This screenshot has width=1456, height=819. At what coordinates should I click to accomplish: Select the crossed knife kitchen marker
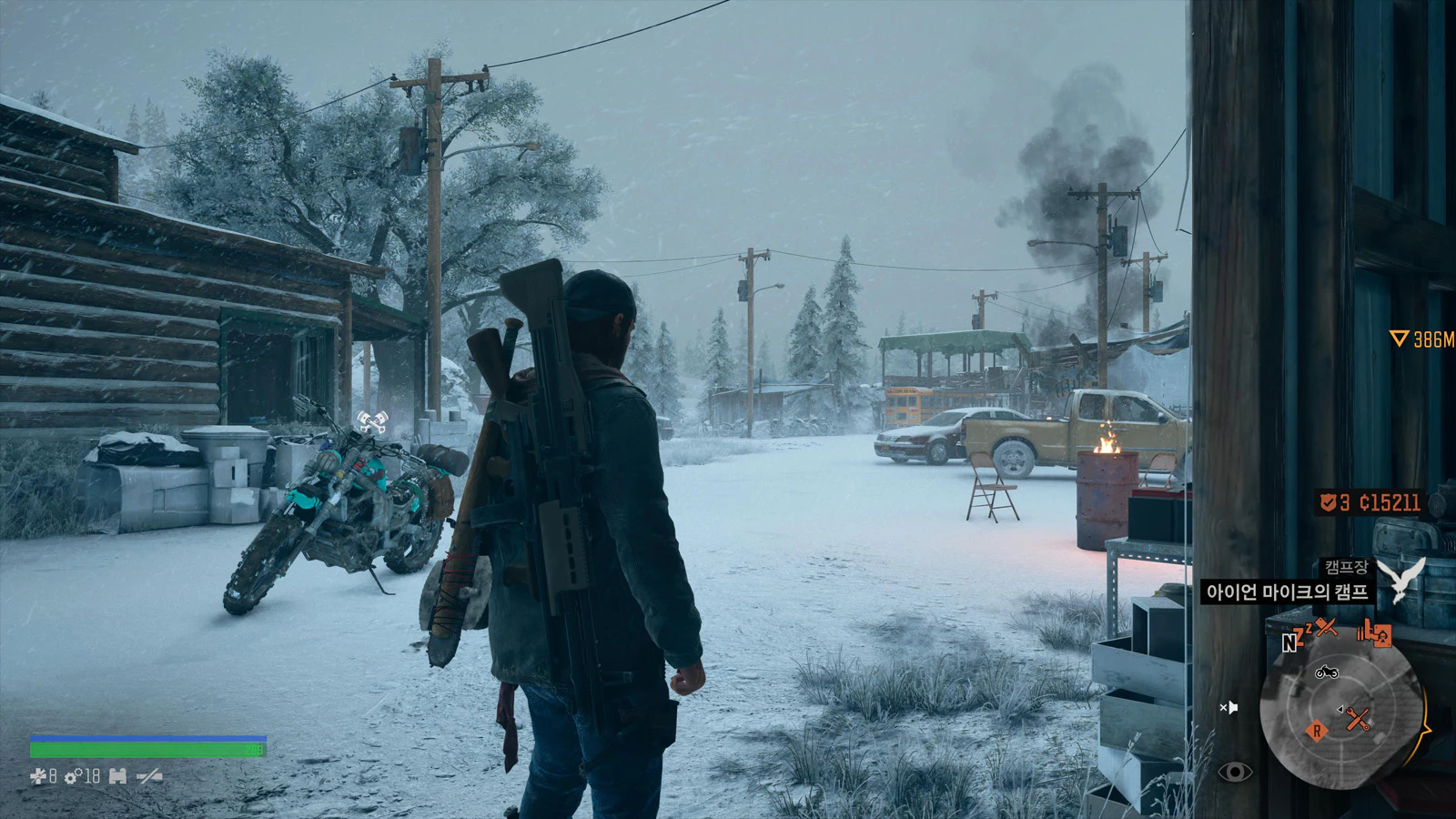click(1327, 626)
